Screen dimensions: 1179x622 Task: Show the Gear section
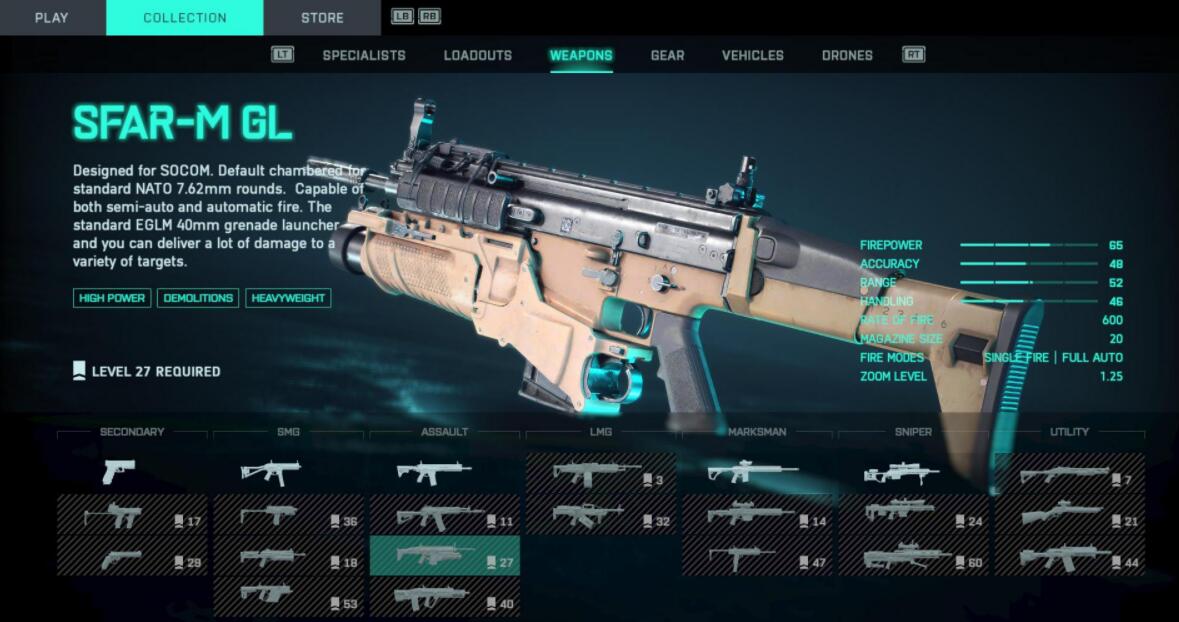(x=667, y=55)
